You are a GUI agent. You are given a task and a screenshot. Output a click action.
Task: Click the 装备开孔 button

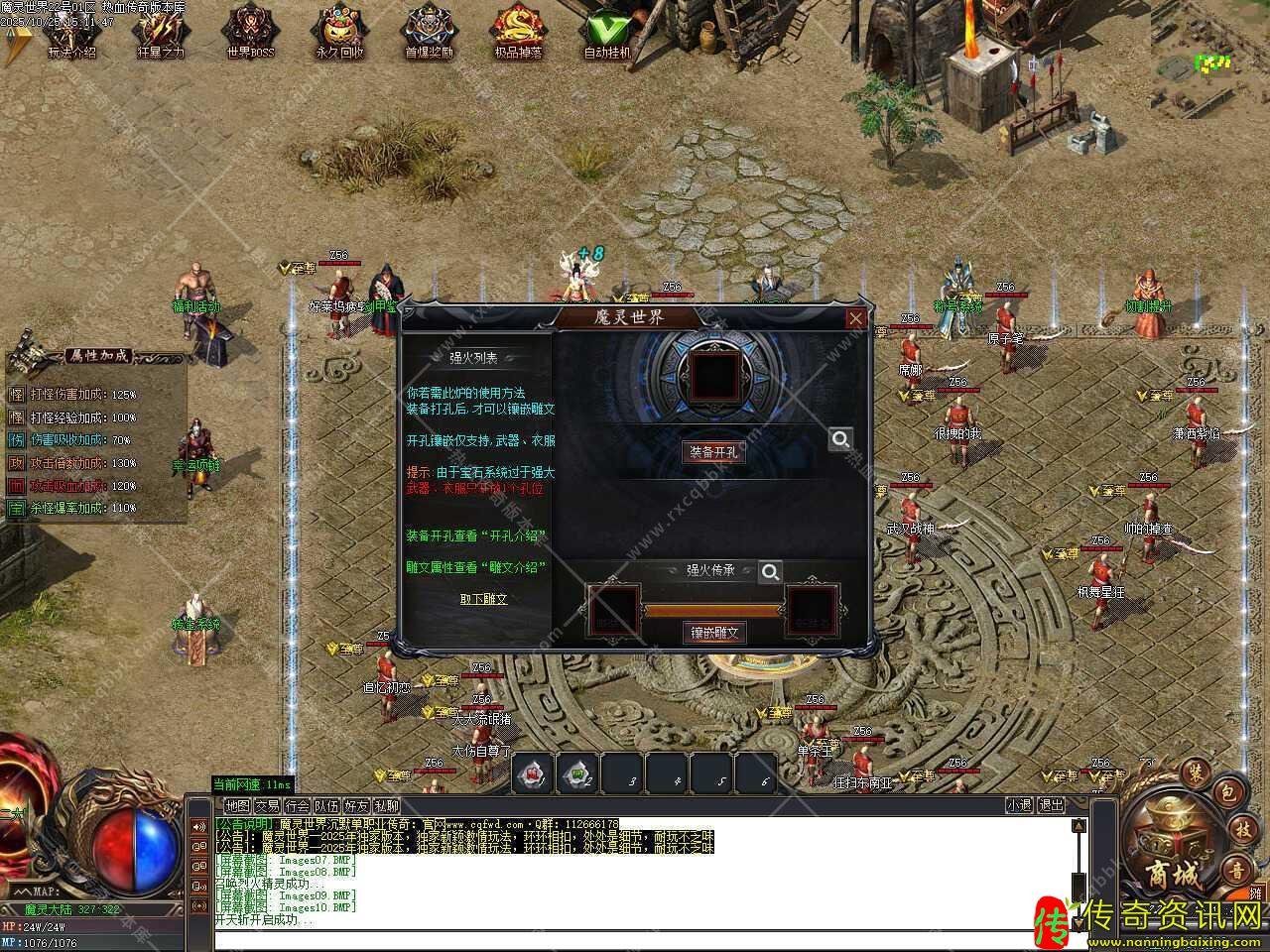click(x=712, y=451)
